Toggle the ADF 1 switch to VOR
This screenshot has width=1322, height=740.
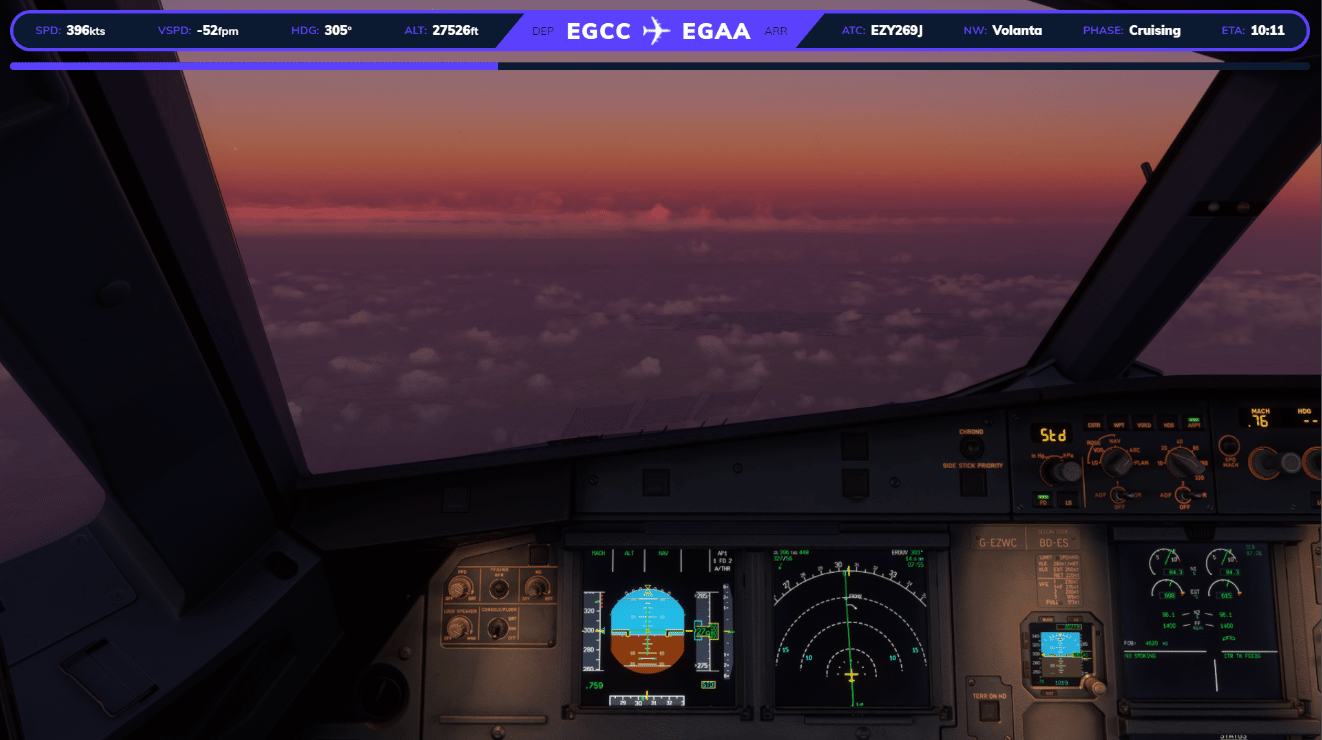[x=1120, y=495]
